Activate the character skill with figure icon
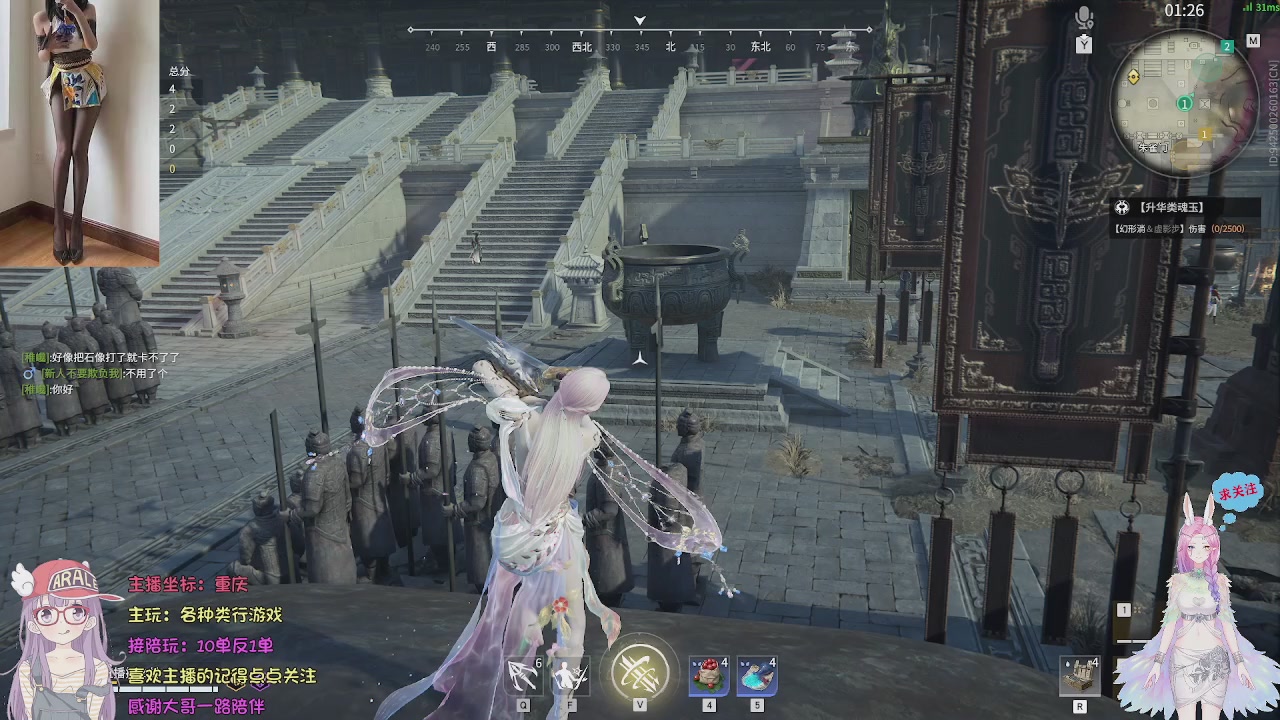This screenshot has height=720, width=1280. click(570, 677)
